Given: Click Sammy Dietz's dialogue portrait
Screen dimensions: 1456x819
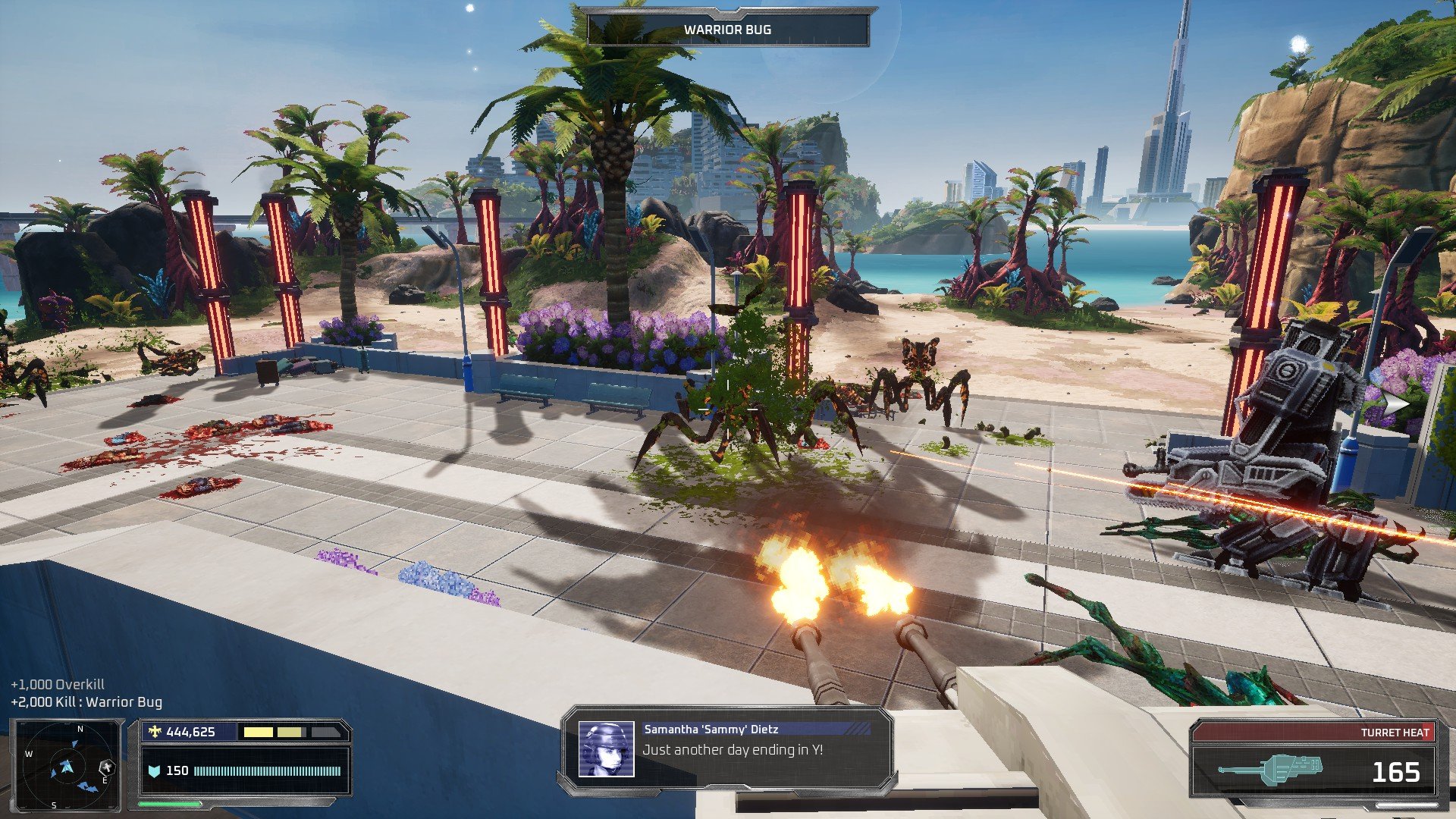Looking at the screenshot, I should pos(606,749).
